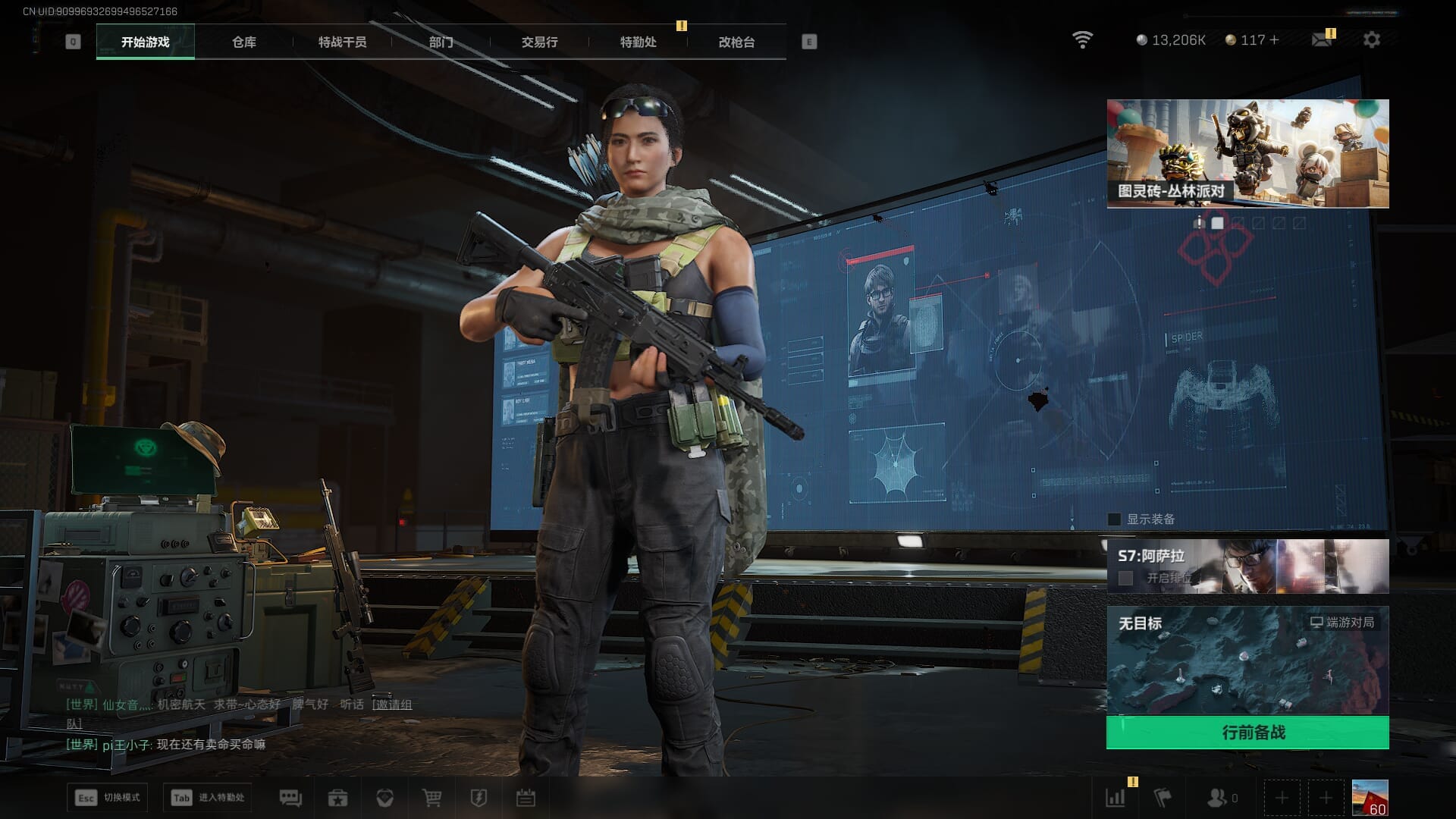
Task: Open the bar chart stats icon
Action: [1116, 798]
